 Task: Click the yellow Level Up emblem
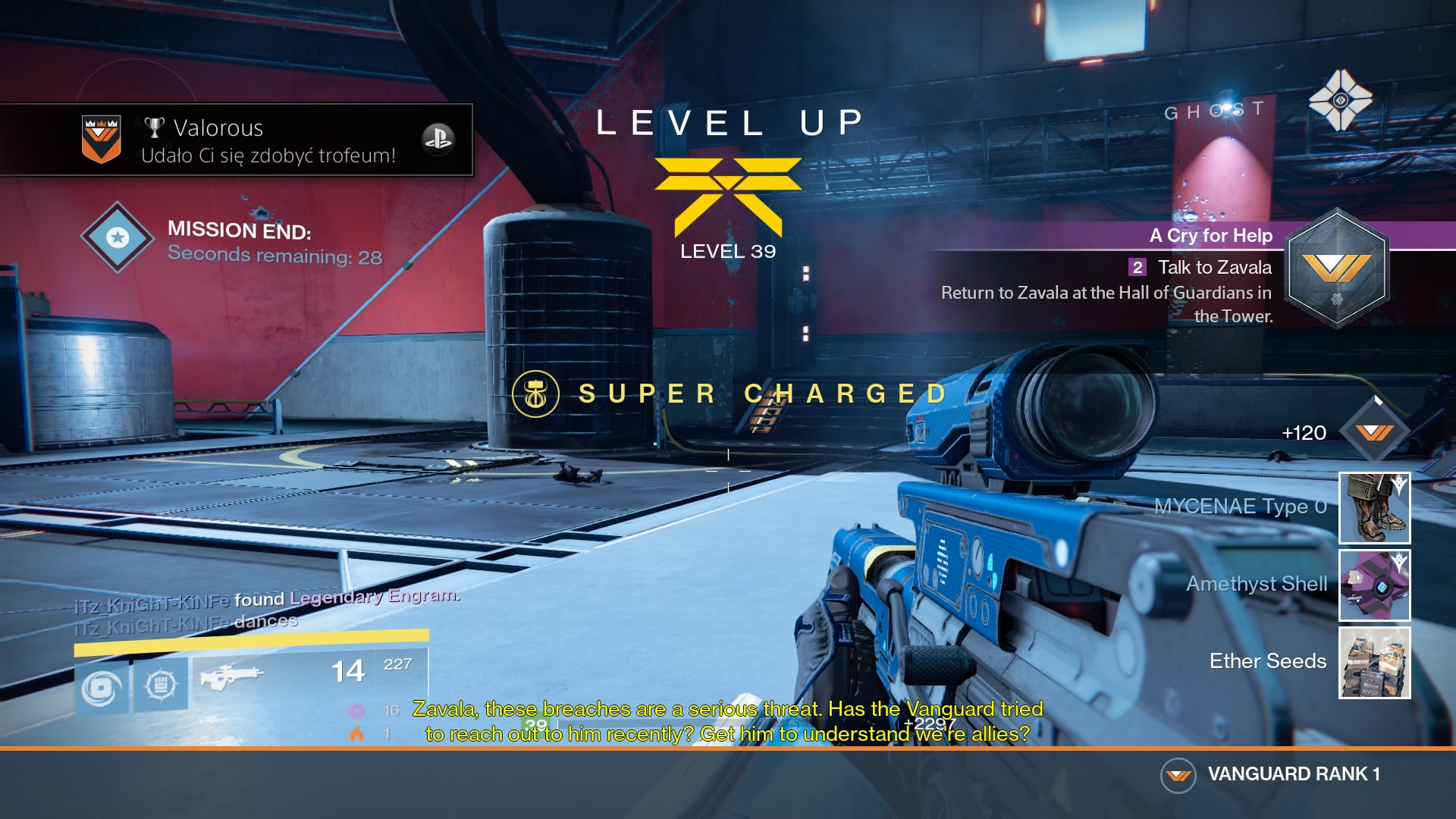[x=728, y=195]
